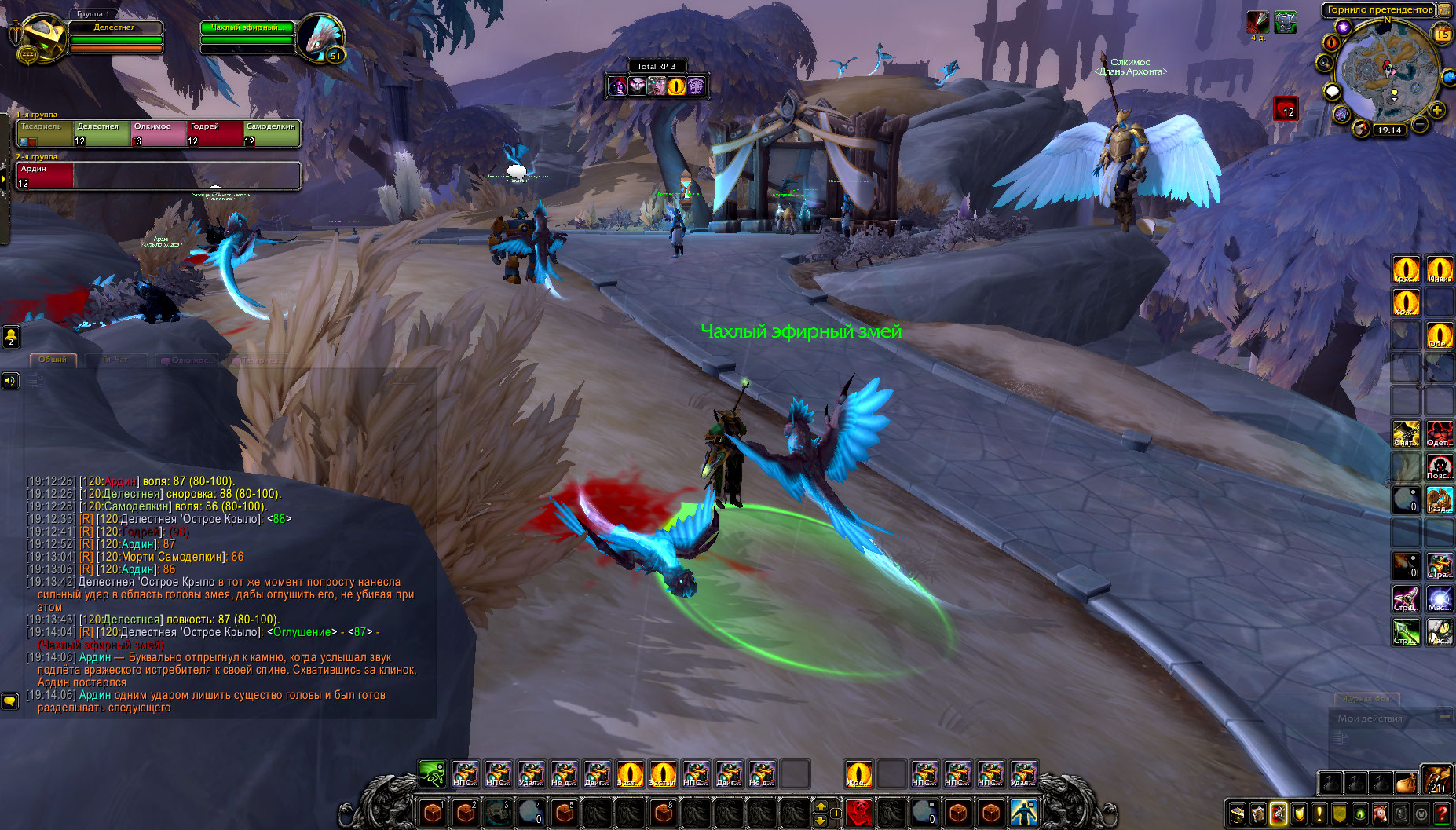Open the main backpack showing 21 slots

tap(1436, 781)
